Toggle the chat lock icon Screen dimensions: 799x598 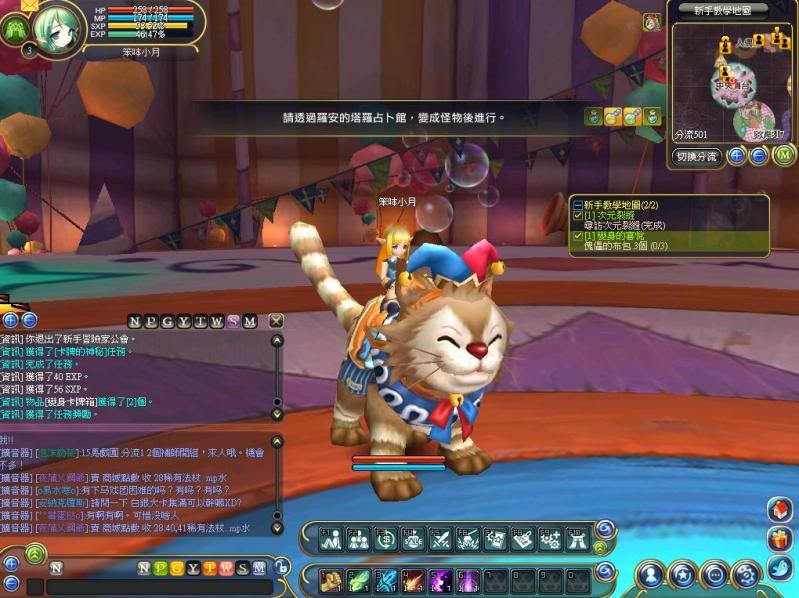283,567
